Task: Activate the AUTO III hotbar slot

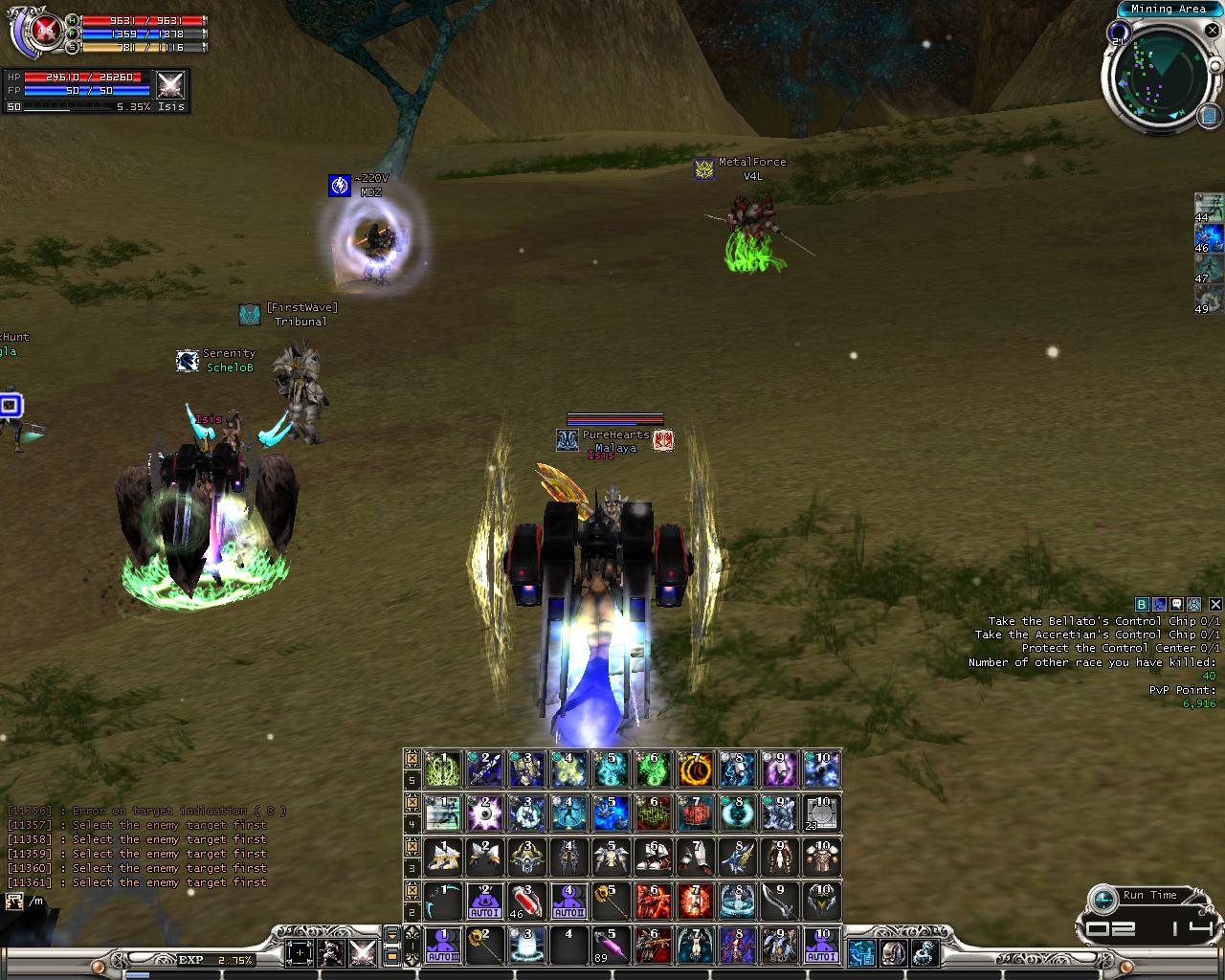Action: click(443, 946)
